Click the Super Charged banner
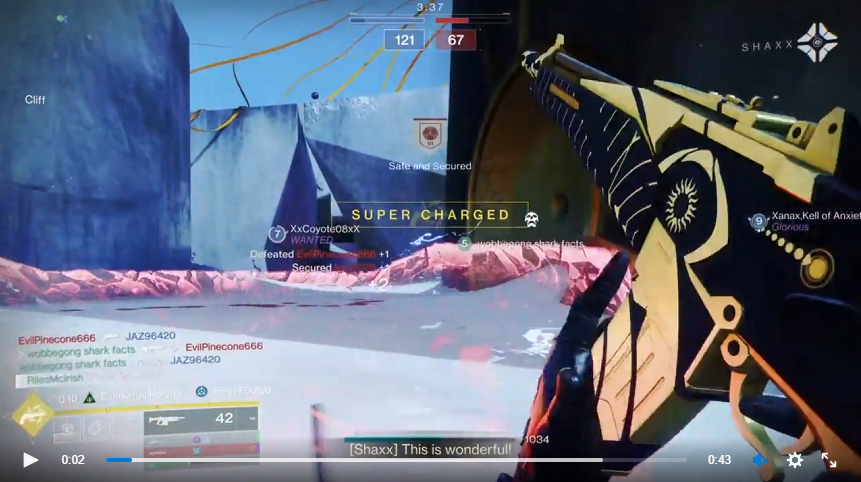This screenshot has height=482, width=861. click(430, 215)
